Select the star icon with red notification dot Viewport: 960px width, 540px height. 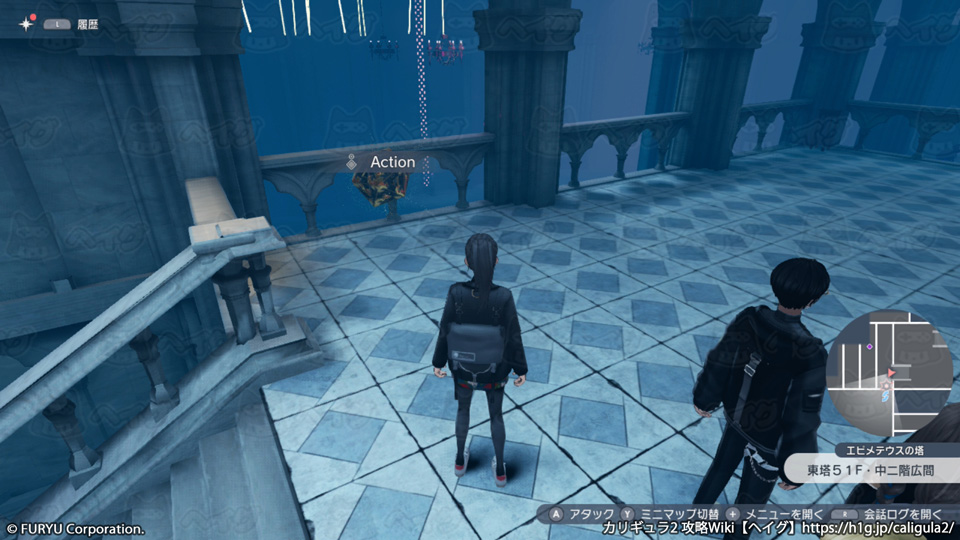pyautogui.click(x=23, y=22)
